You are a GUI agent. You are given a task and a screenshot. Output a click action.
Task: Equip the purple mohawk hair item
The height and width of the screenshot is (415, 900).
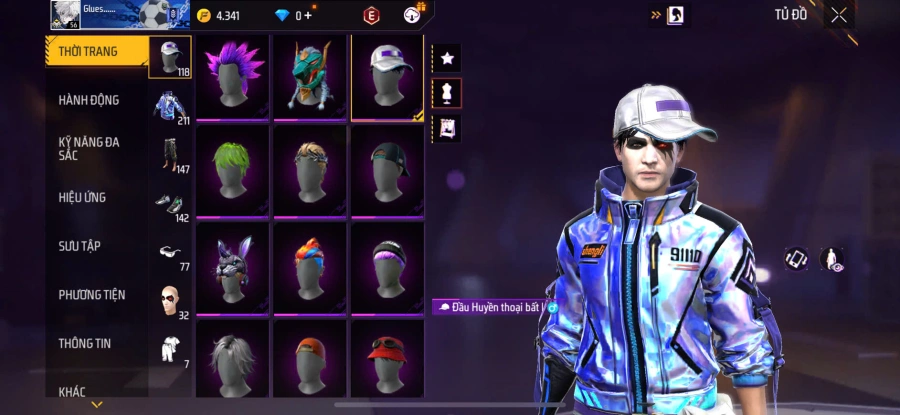[232, 76]
